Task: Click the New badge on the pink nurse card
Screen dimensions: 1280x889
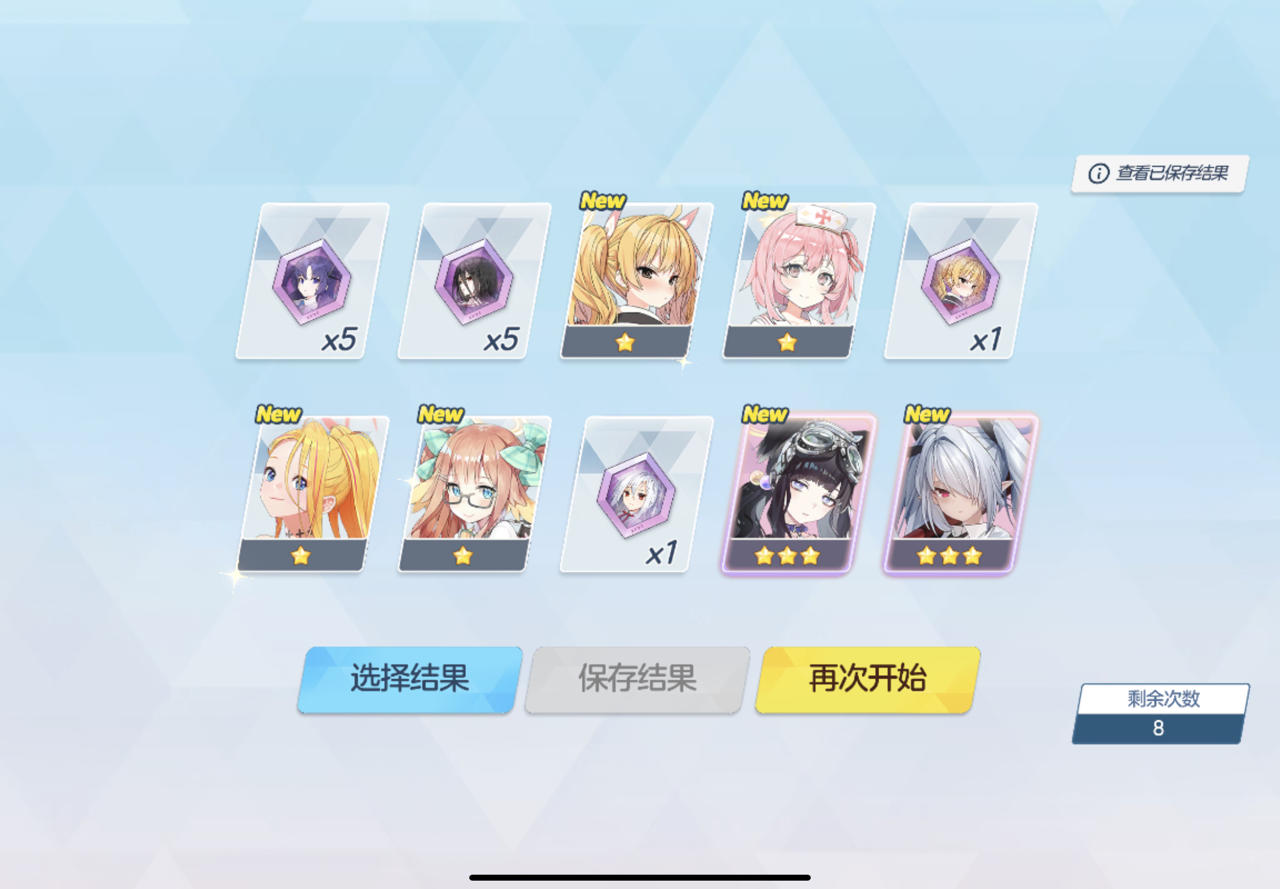Action: 763,199
